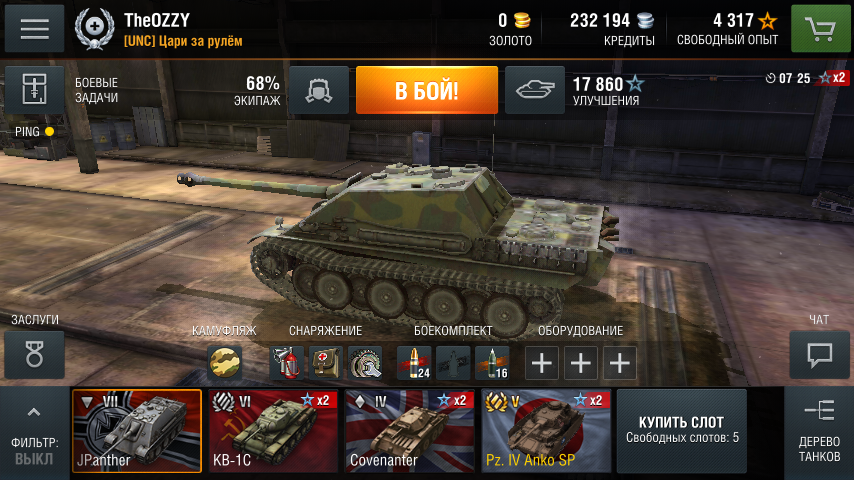The width and height of the screenshot is (854, 480).
Task: Choose the Covenanter tank
Action: (x=409, y=431)
